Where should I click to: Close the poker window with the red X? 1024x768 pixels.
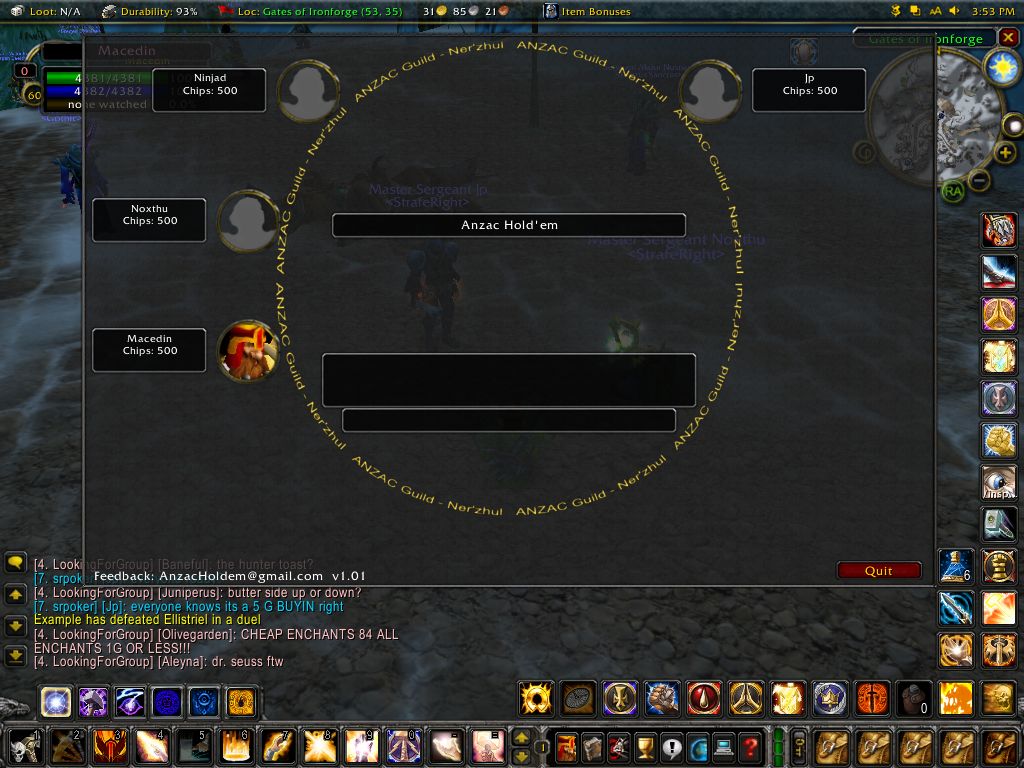tap(1008, 38)
